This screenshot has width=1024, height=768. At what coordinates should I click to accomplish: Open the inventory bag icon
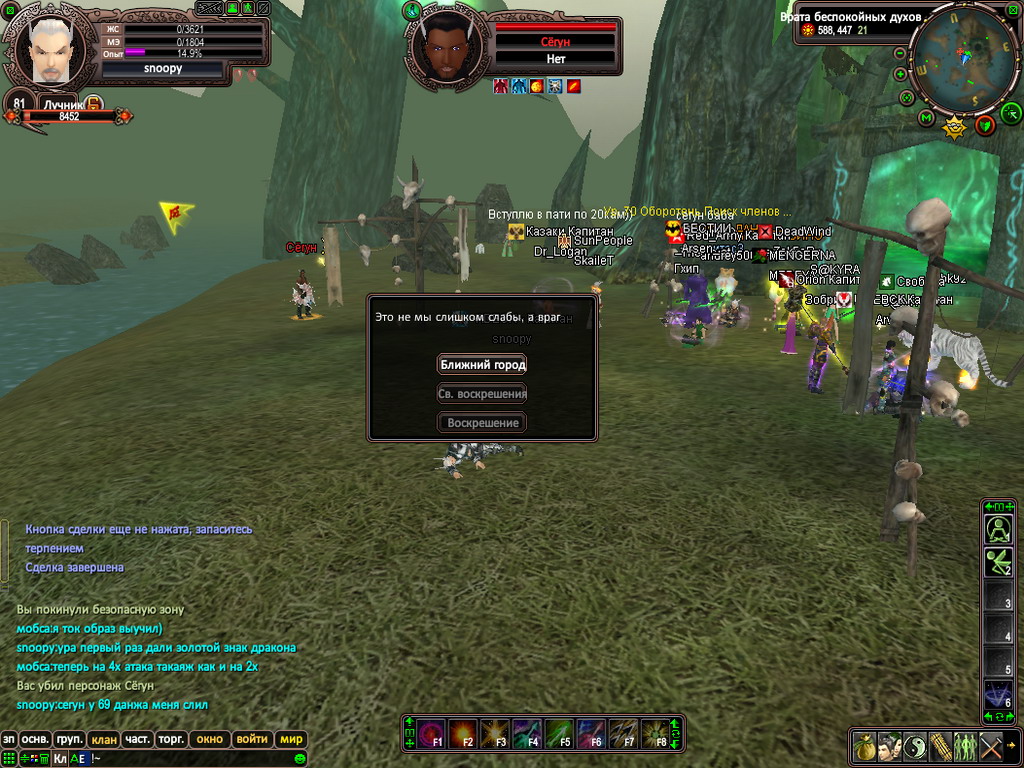865,747
